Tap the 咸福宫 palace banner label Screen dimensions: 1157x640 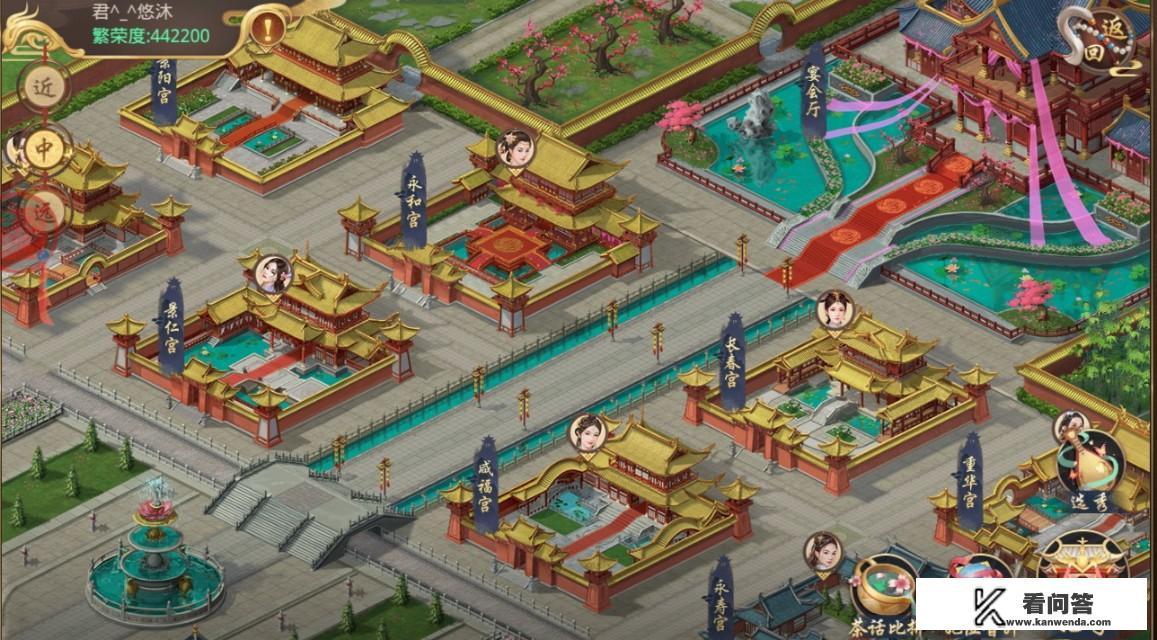pyautogui.click(x=487, y=490)
